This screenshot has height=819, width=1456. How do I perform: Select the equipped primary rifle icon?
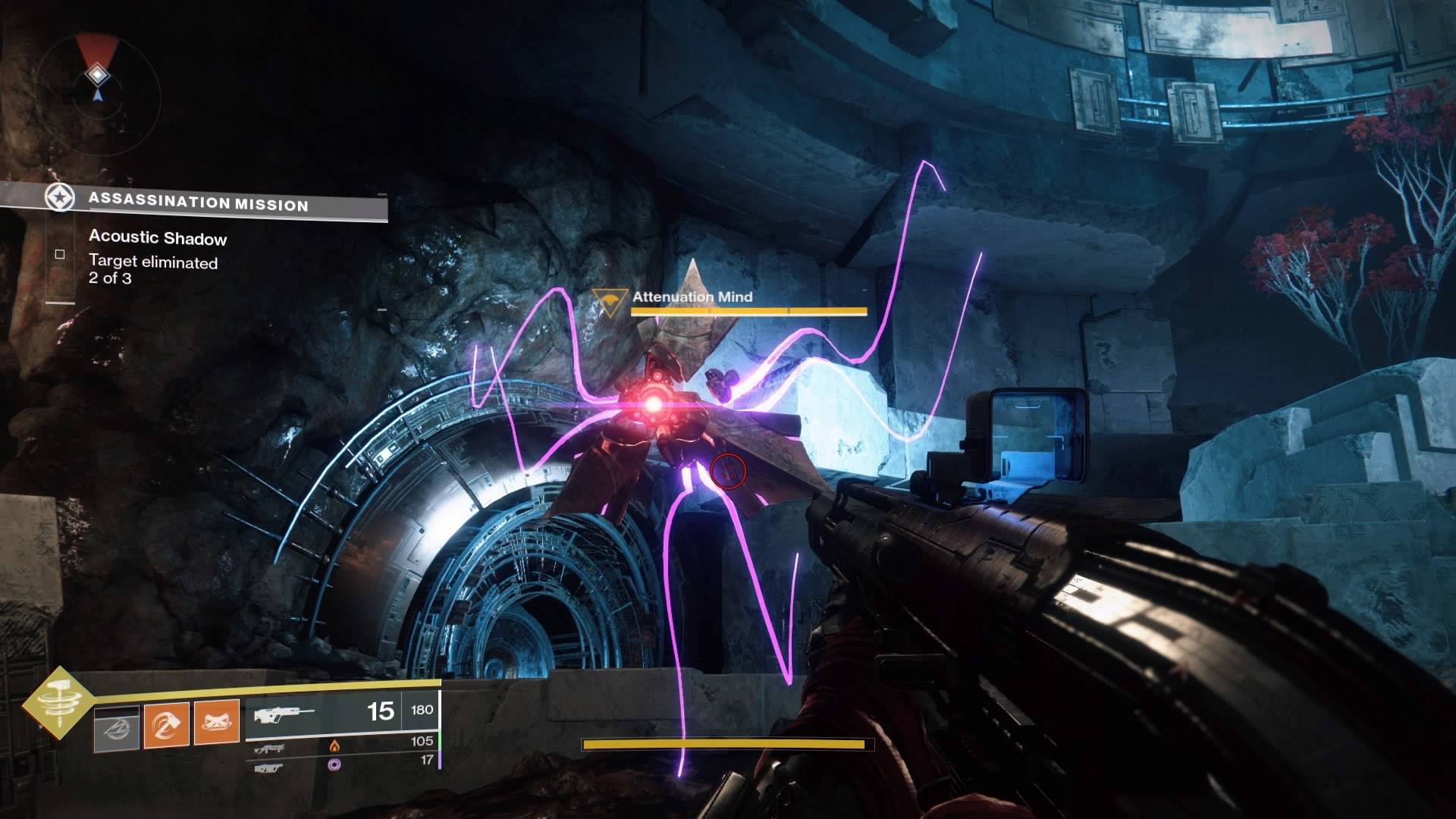284,714
